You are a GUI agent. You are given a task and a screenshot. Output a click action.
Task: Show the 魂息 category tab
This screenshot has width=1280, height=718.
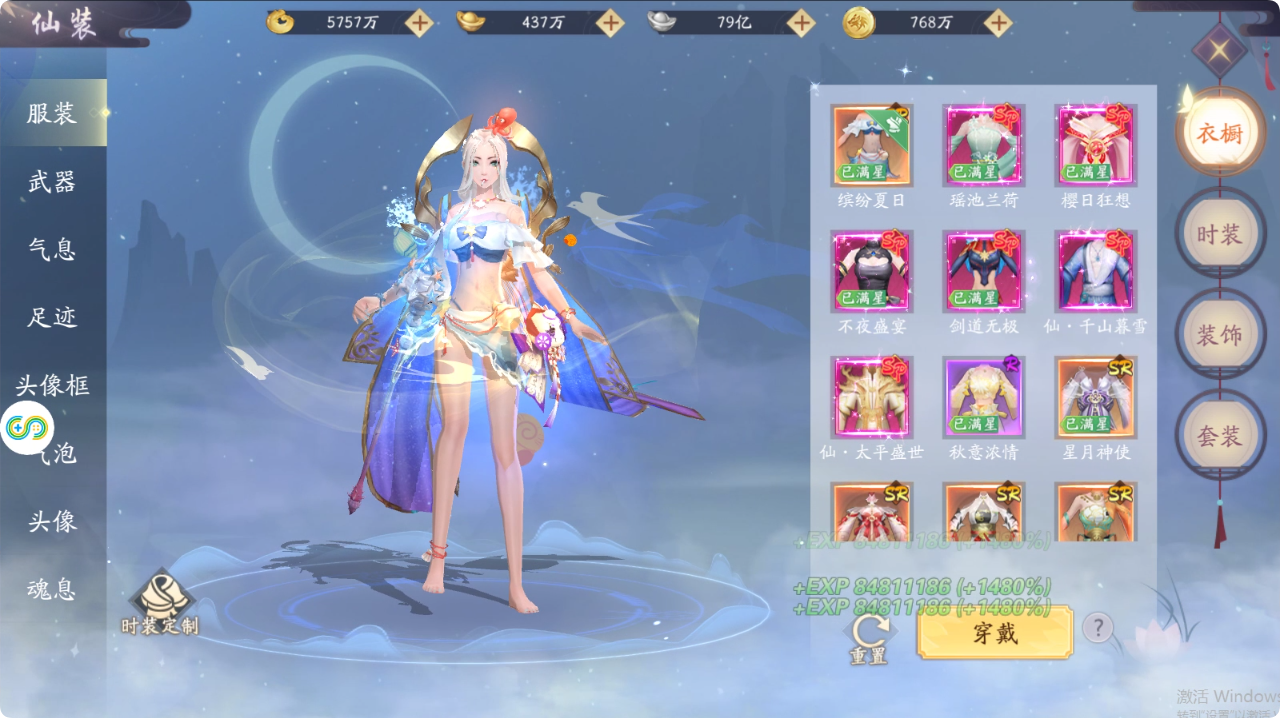pyautogui.click(x=52, y=589)
